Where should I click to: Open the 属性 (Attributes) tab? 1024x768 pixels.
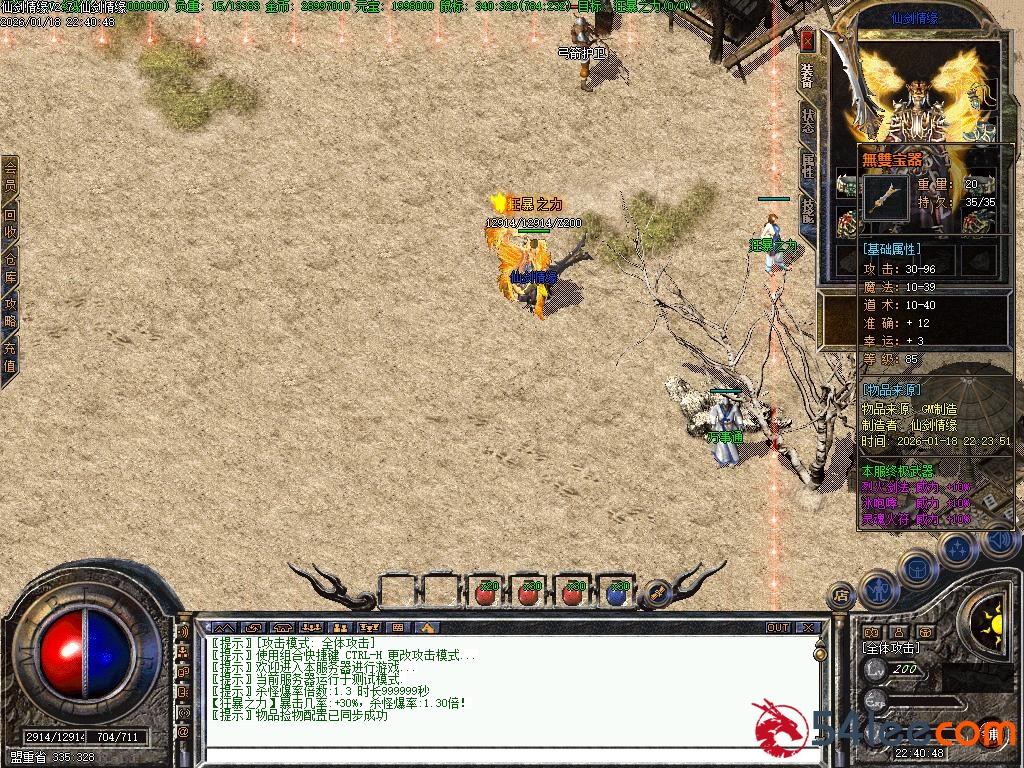point(808,165)
